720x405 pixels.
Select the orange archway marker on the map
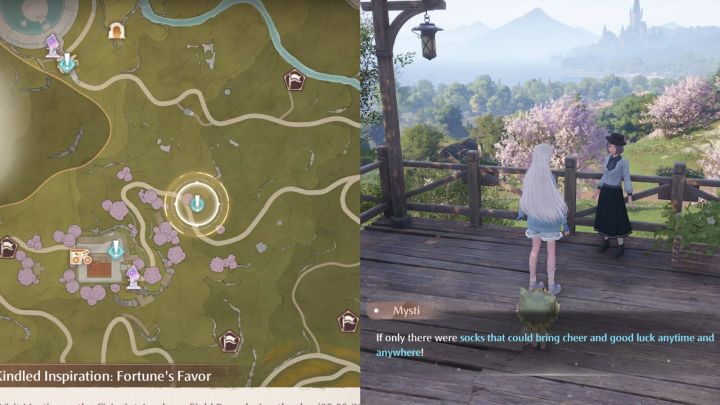point(116,31)
